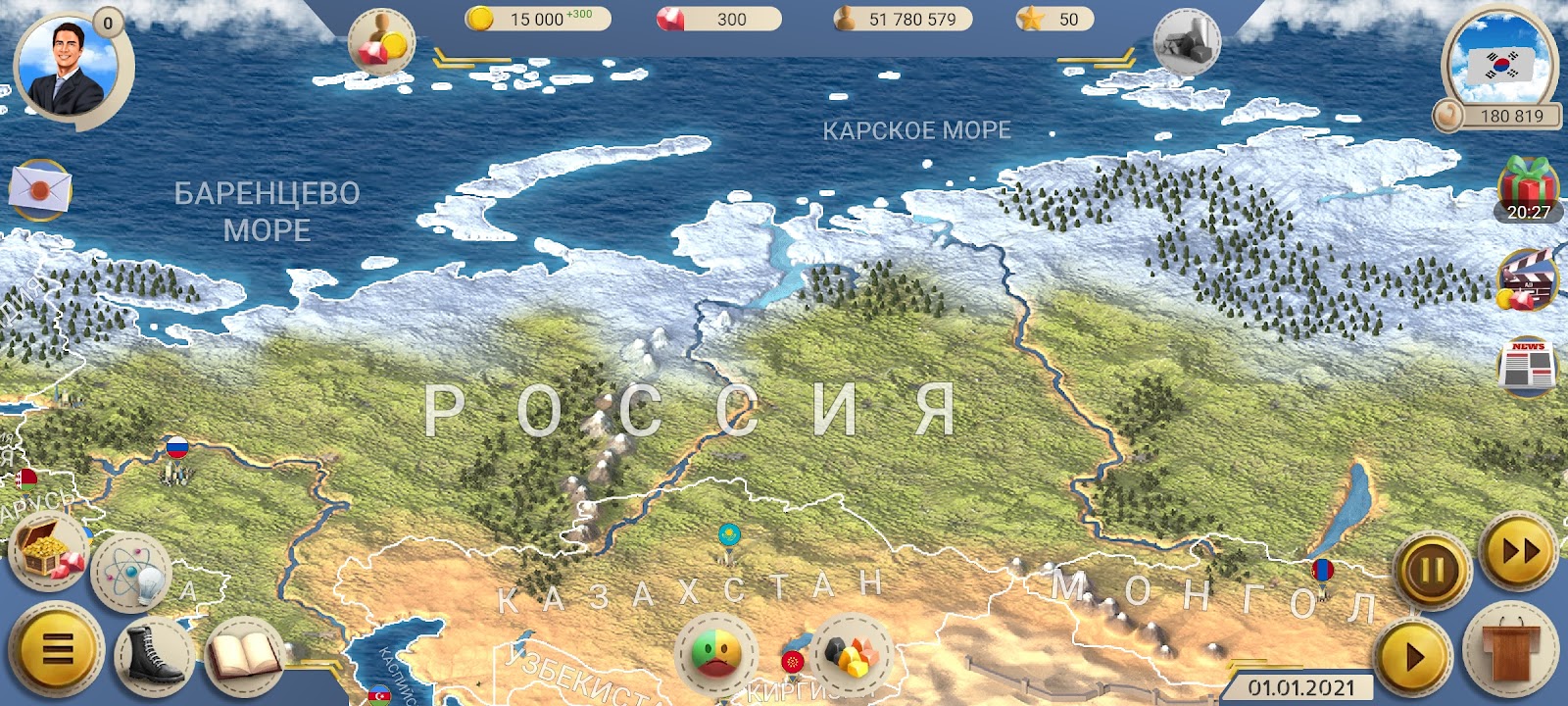Watch the clapperboard ad reward
Viewport: 1568px width, 706px height.
pyautogui.click(x=1527, y=279)
